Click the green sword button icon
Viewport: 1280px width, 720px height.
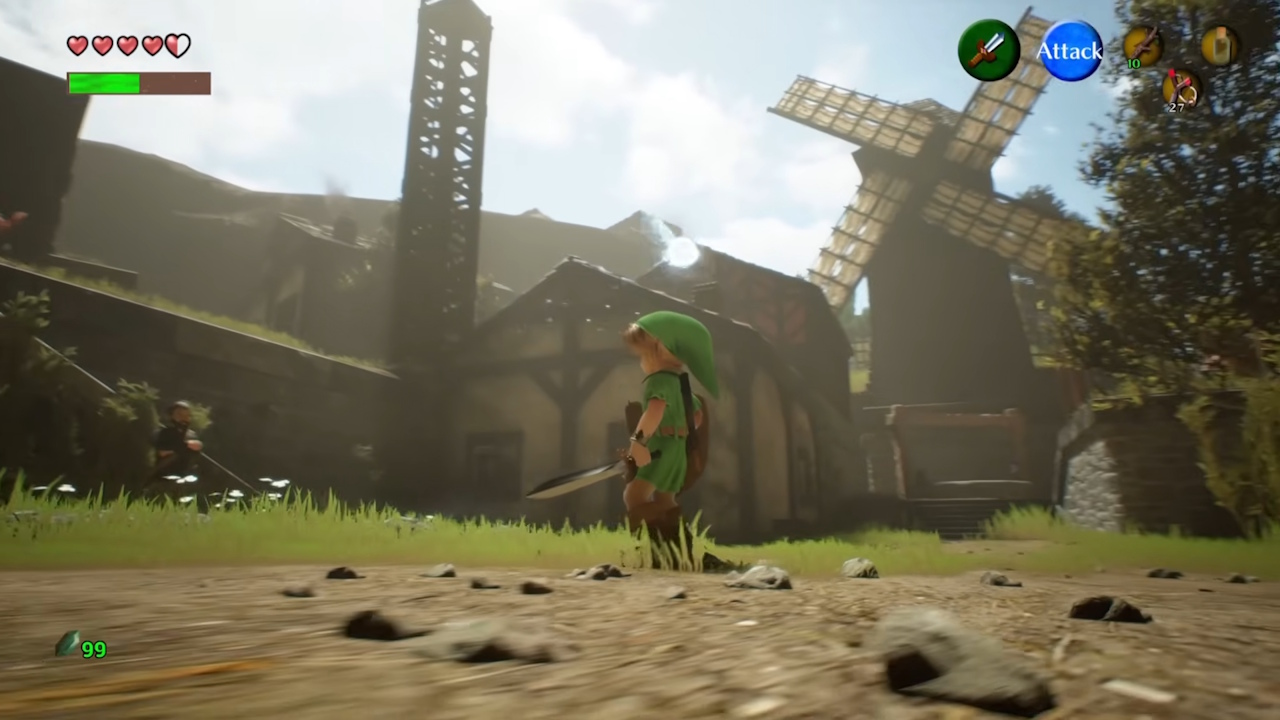tap(988, 50)
